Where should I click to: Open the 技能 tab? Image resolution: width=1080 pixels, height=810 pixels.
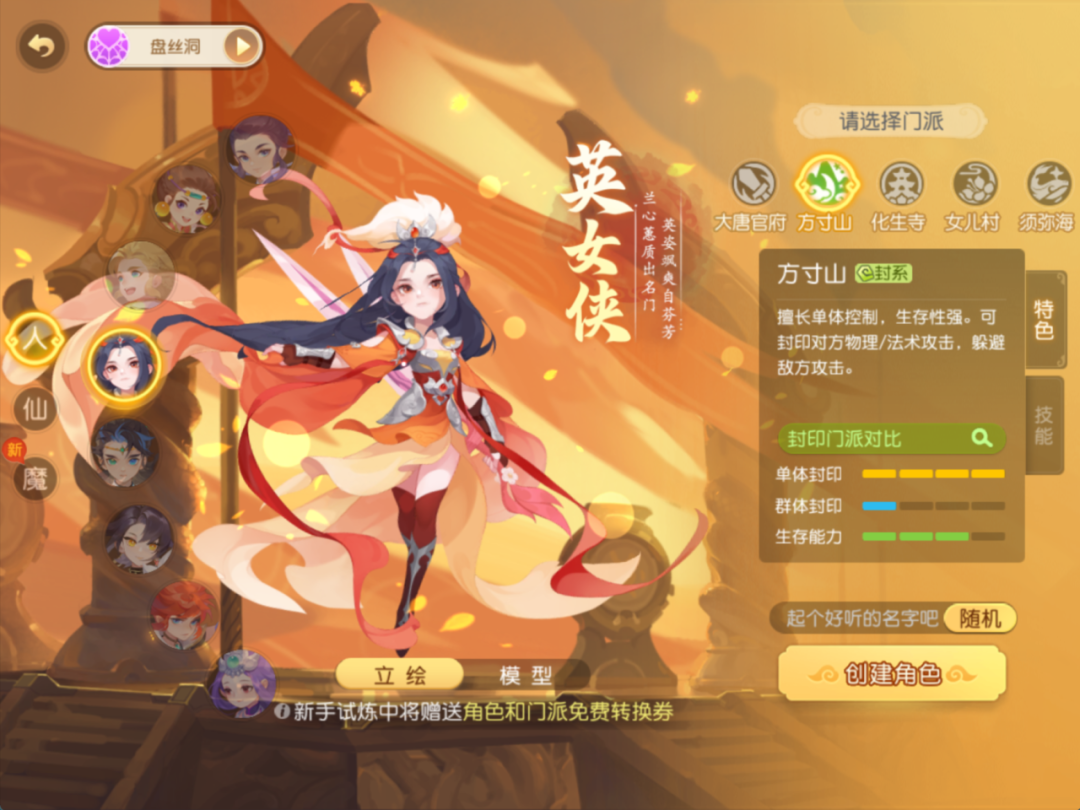(x=1044, y=425)
